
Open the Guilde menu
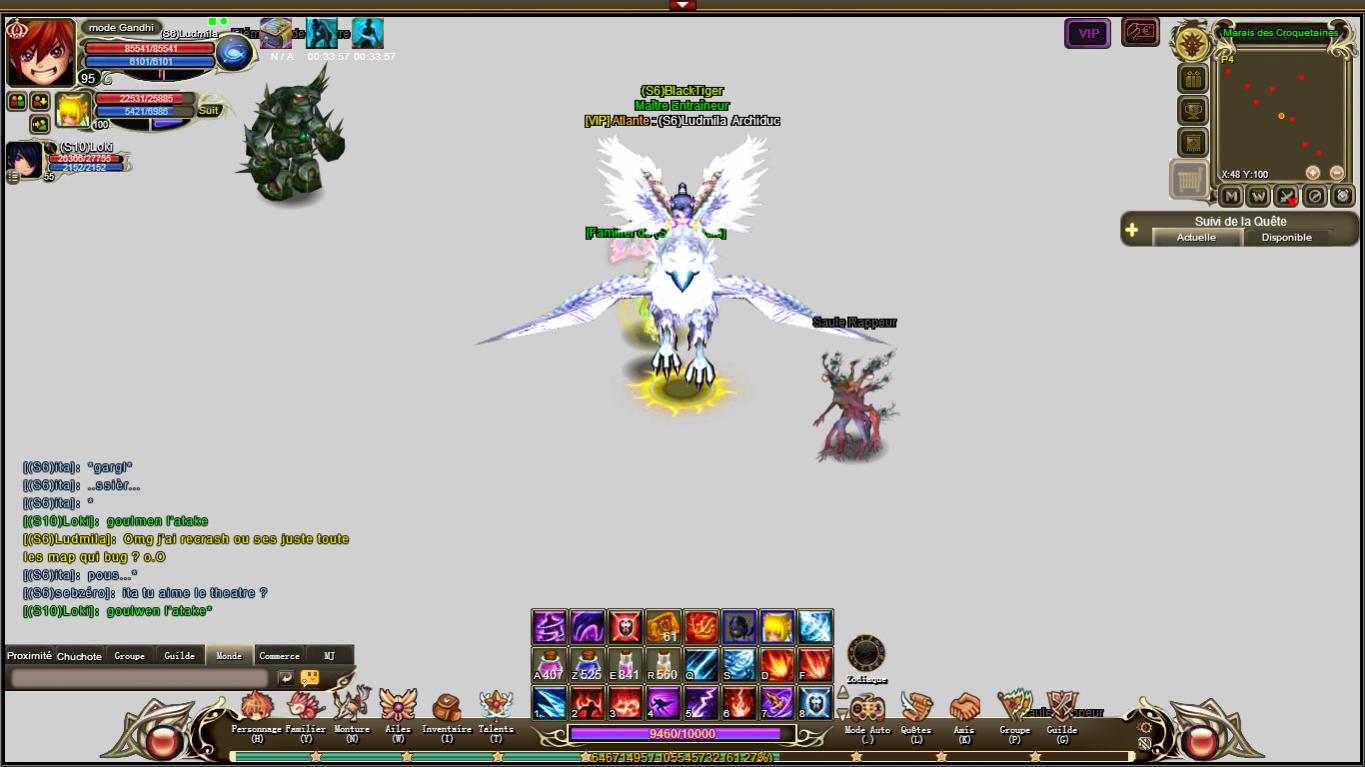click(x=1061, y=708)
